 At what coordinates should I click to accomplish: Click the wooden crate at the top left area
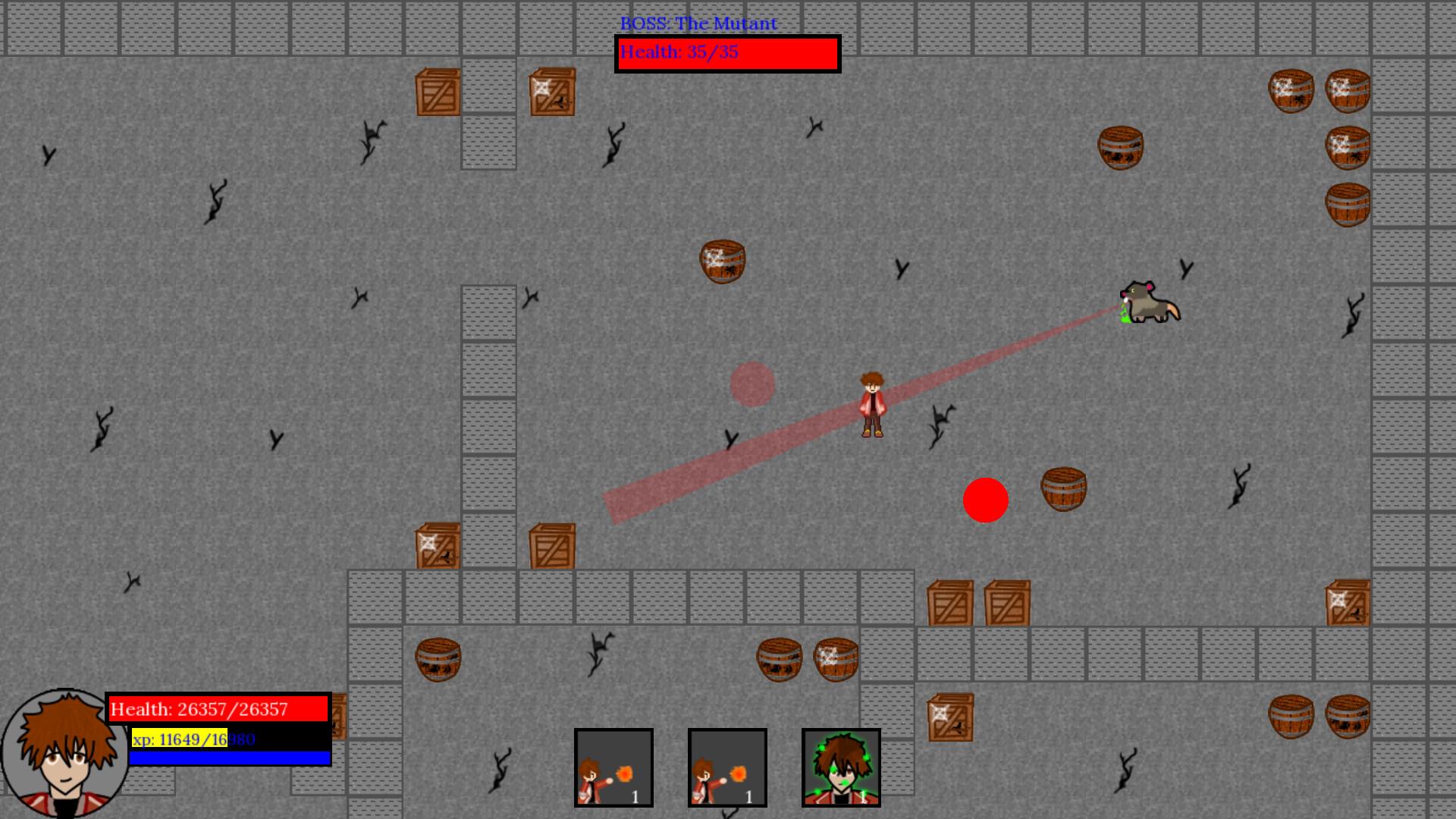click(438, 91)
